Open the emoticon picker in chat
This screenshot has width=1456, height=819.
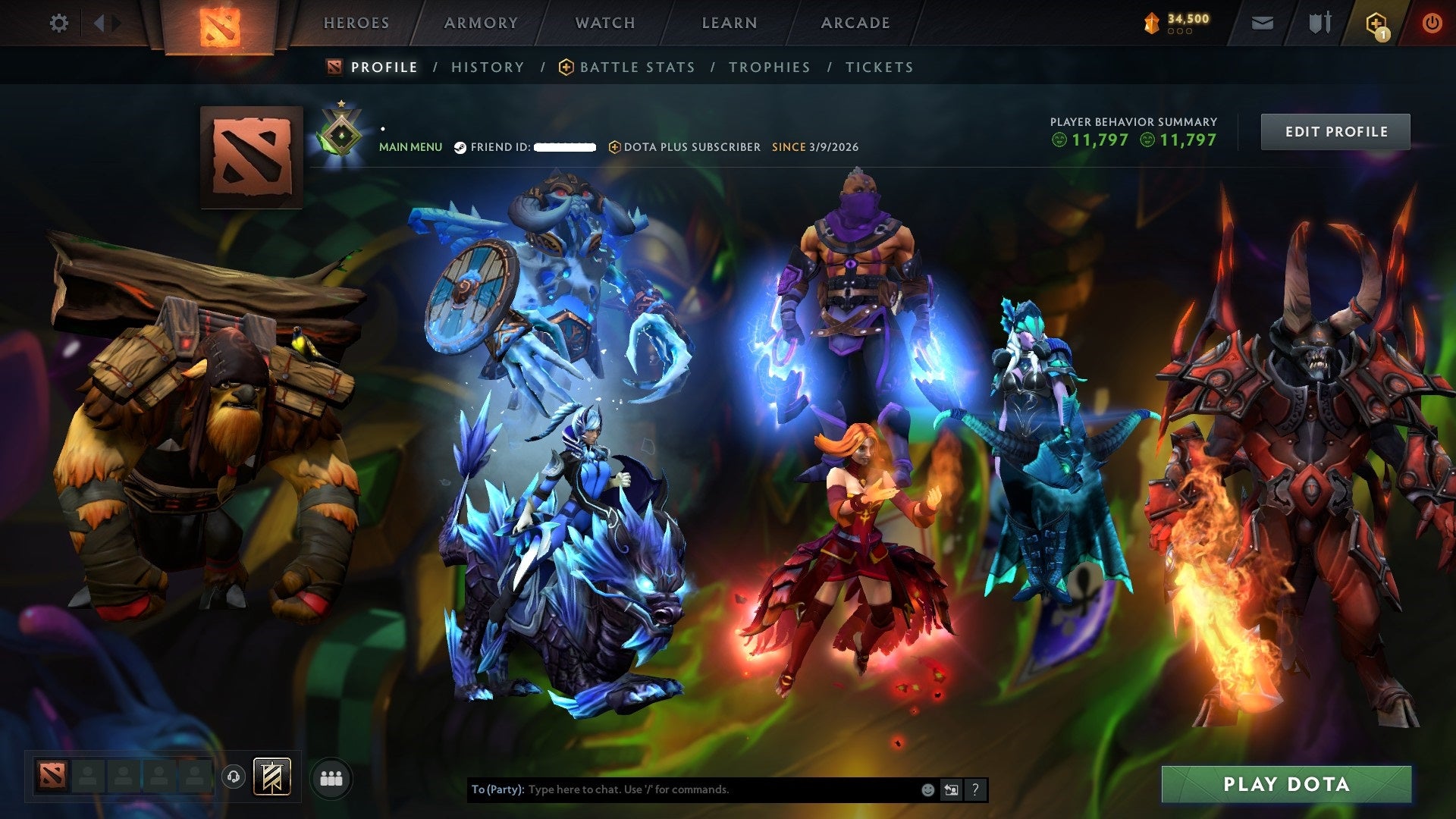click(x=927, y=789)
